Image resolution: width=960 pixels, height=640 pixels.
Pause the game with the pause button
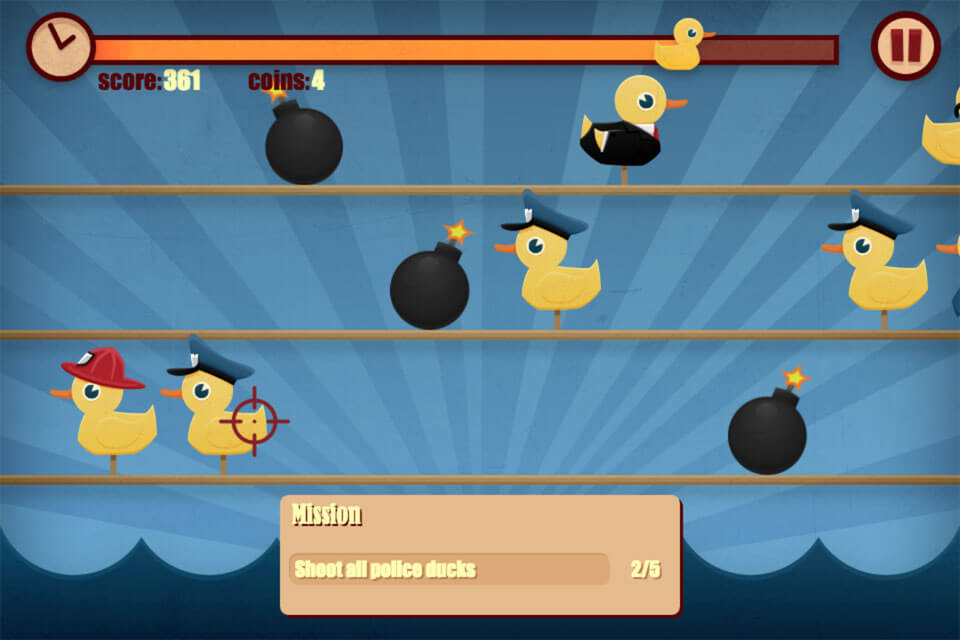coord(905,46)
